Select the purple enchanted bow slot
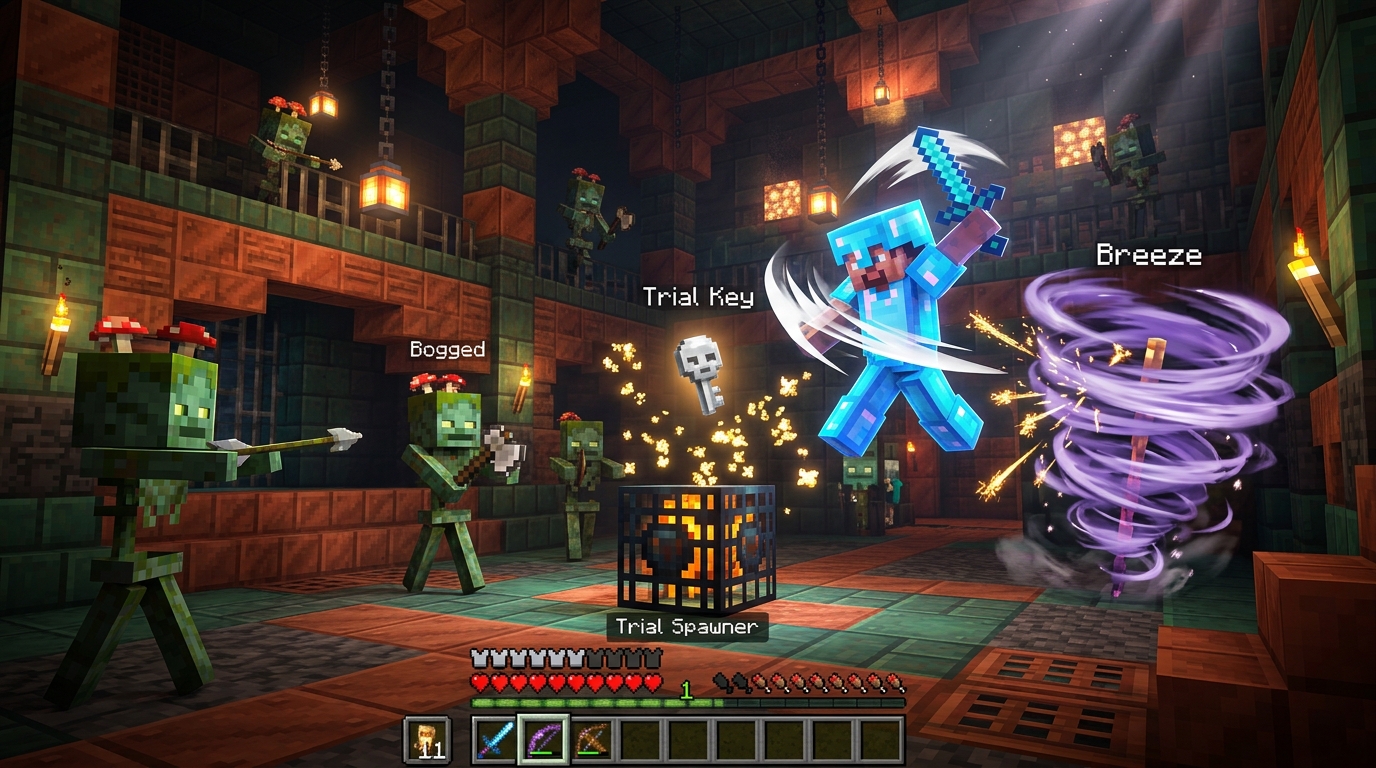1376x768 pixels. click(x=544, y=740)
